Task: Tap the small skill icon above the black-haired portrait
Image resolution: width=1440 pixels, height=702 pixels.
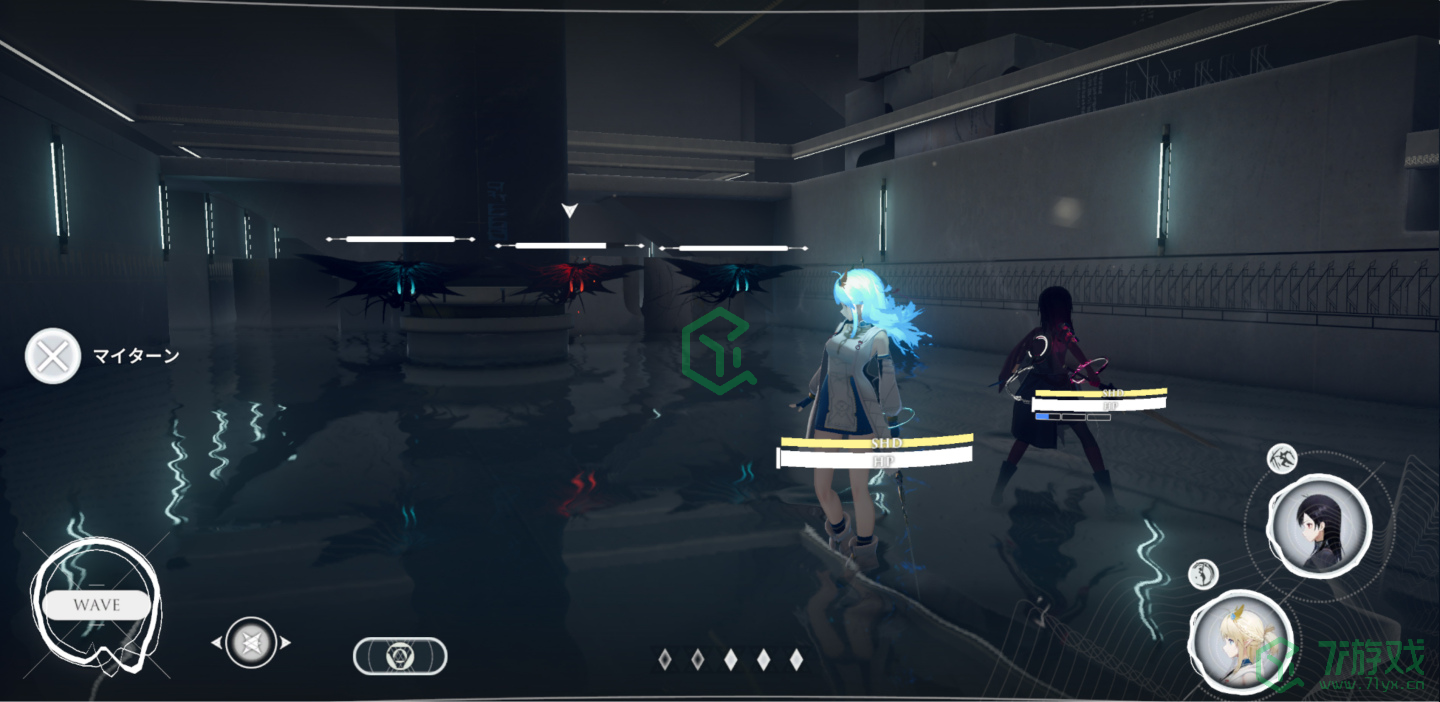Action: click(1282, 459)
